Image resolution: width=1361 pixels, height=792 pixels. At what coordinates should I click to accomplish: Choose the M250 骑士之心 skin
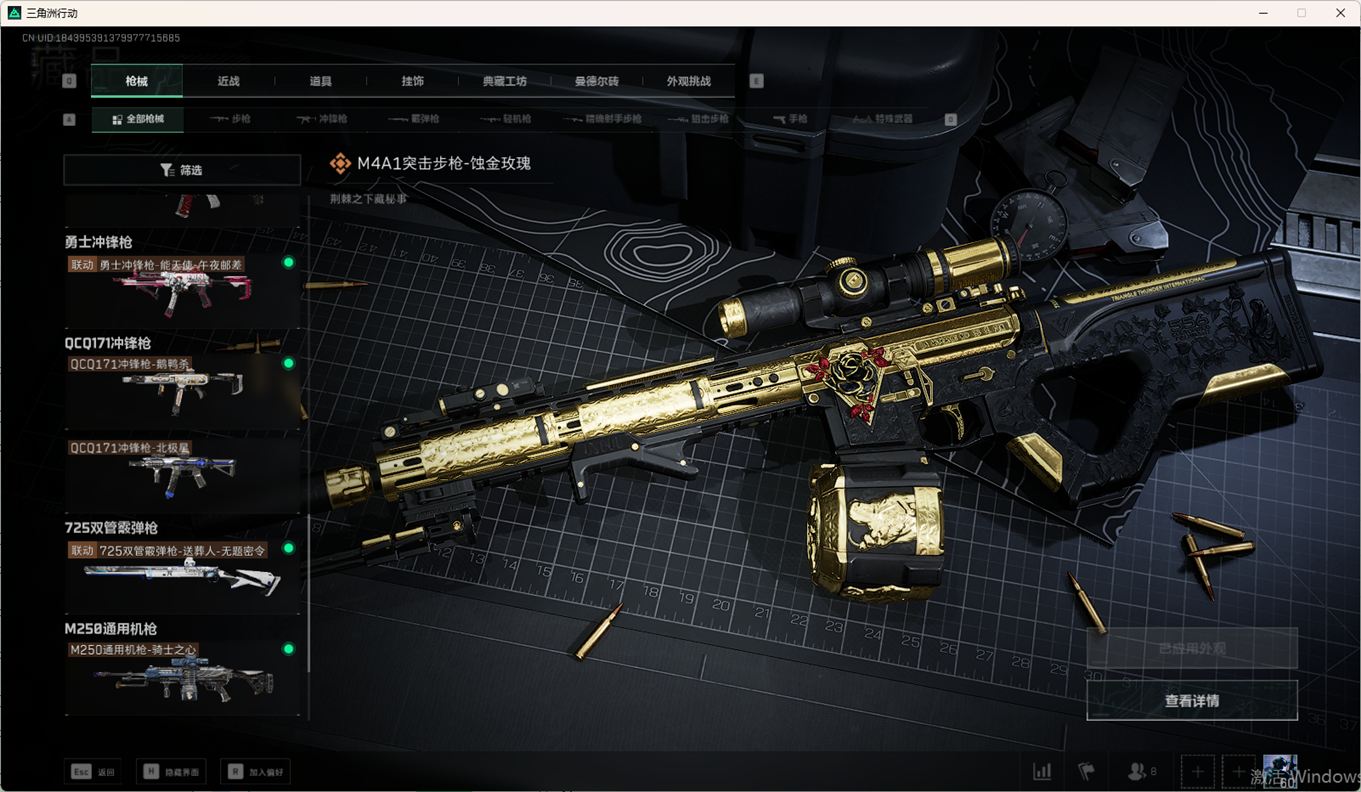182,674
